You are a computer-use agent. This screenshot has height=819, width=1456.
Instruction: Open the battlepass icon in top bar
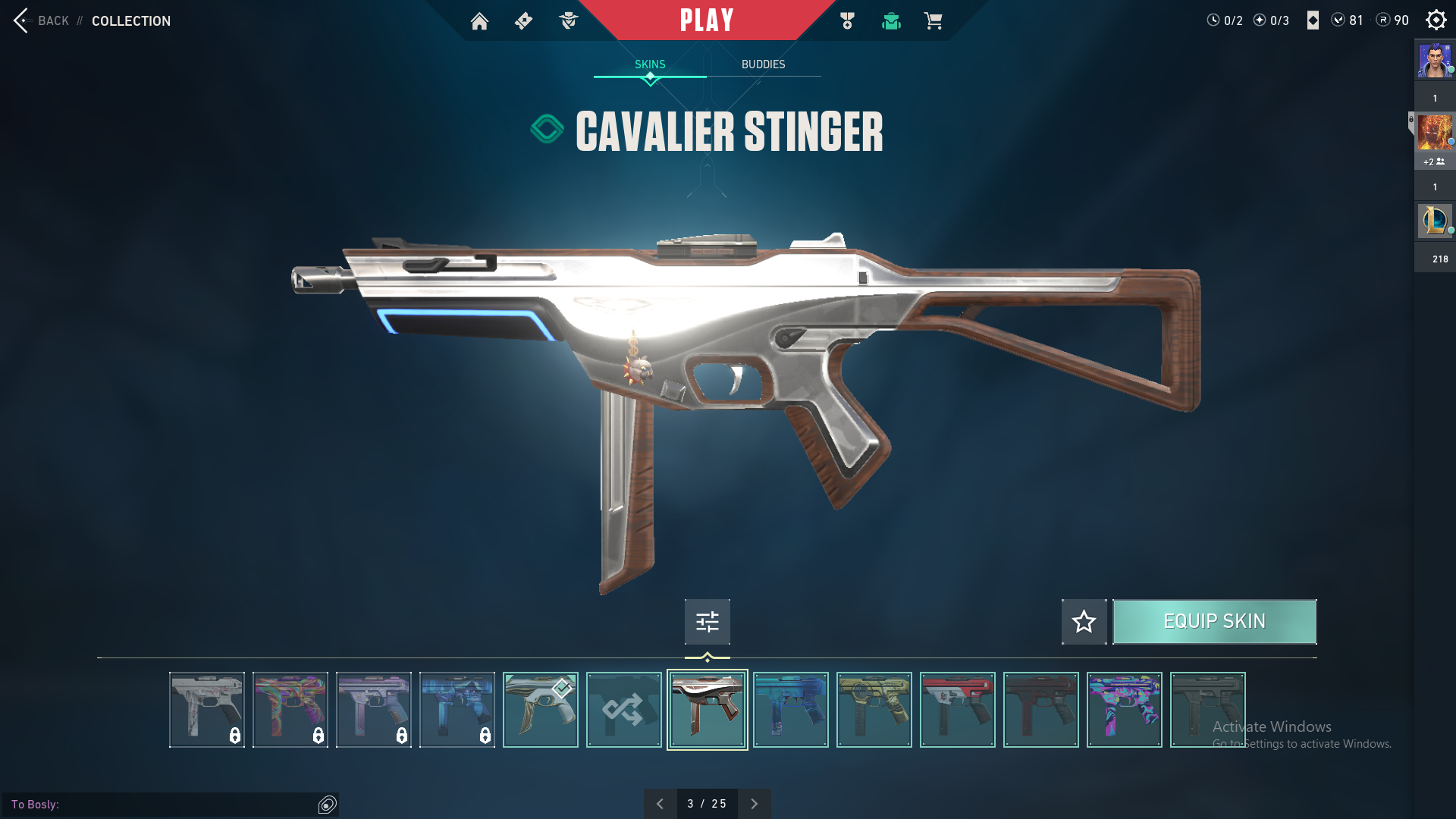point(523,21)
